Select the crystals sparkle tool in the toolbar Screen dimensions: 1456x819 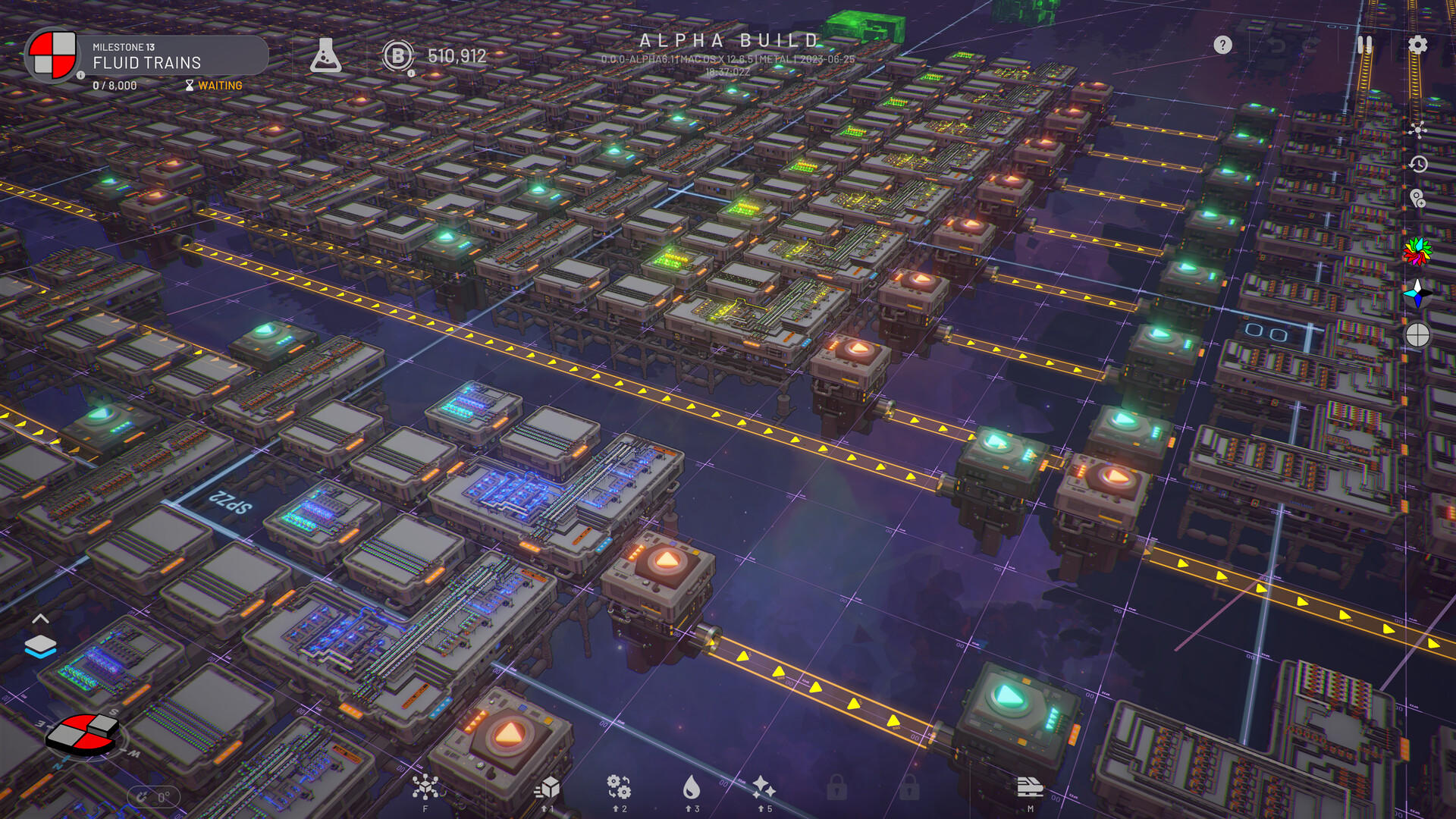click(x=762, y=789)
